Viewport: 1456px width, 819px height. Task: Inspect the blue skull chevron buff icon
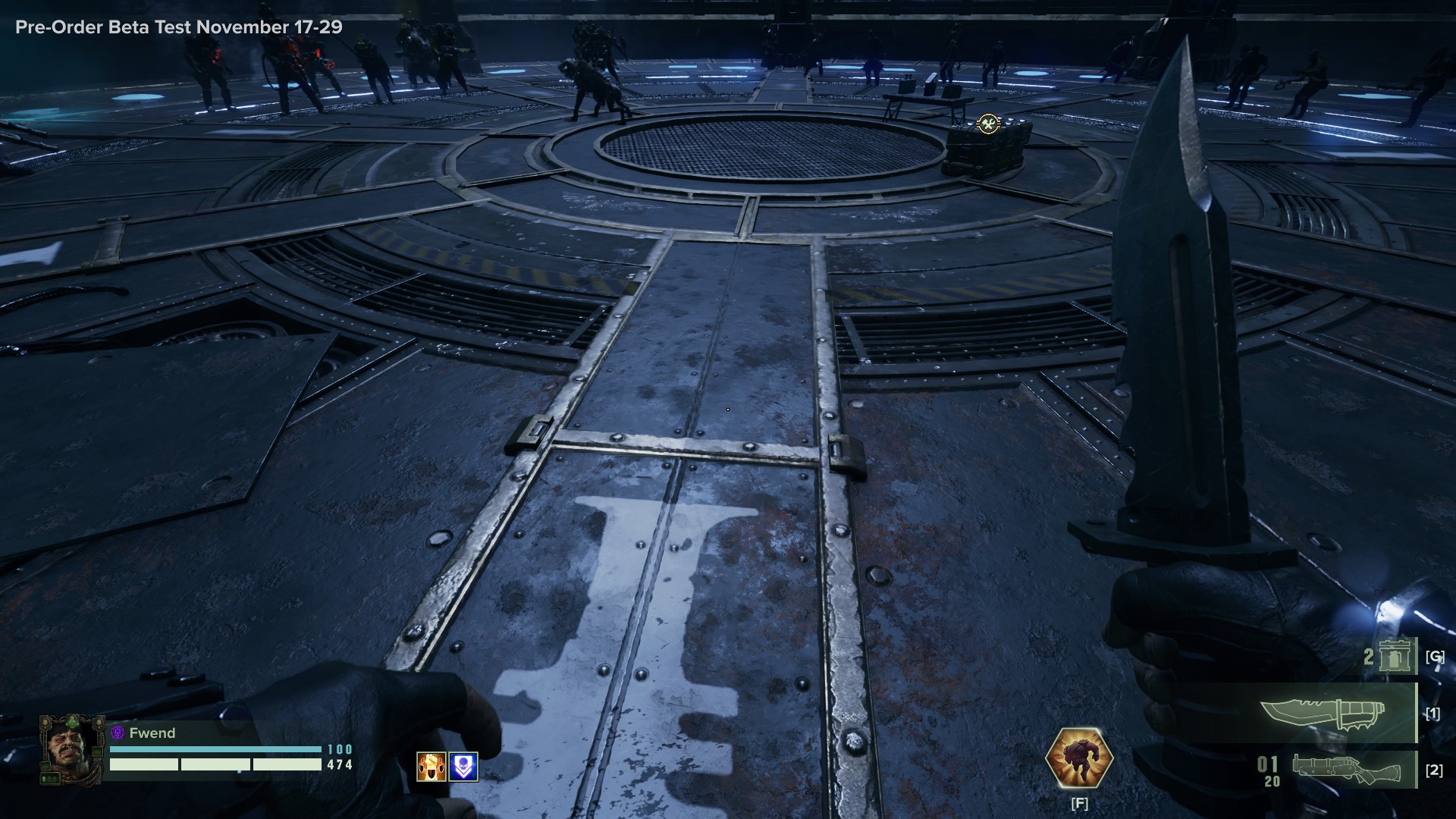tap(463, 767)
